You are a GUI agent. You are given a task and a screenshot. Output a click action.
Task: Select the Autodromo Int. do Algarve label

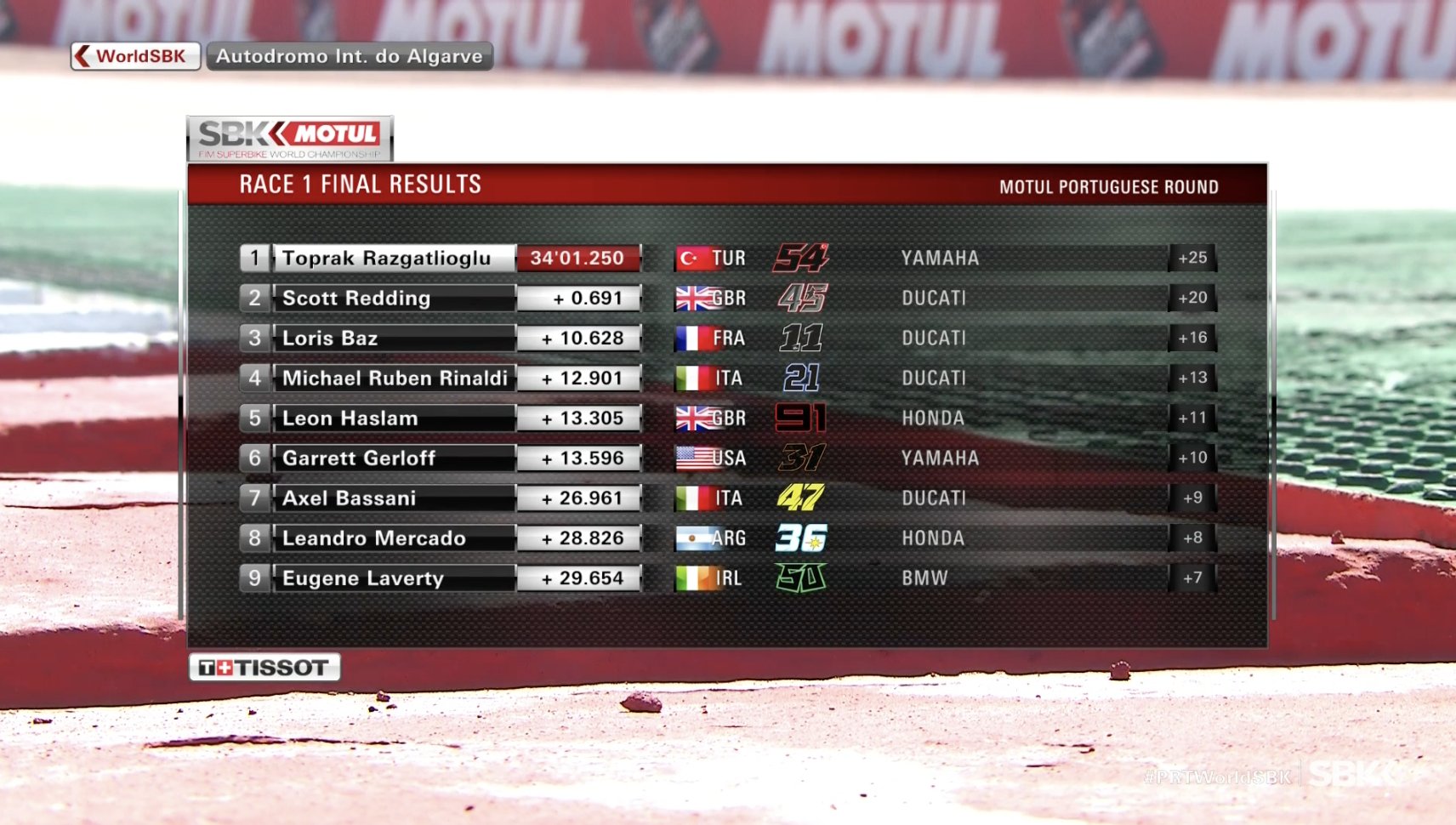[x=349, y=56]
